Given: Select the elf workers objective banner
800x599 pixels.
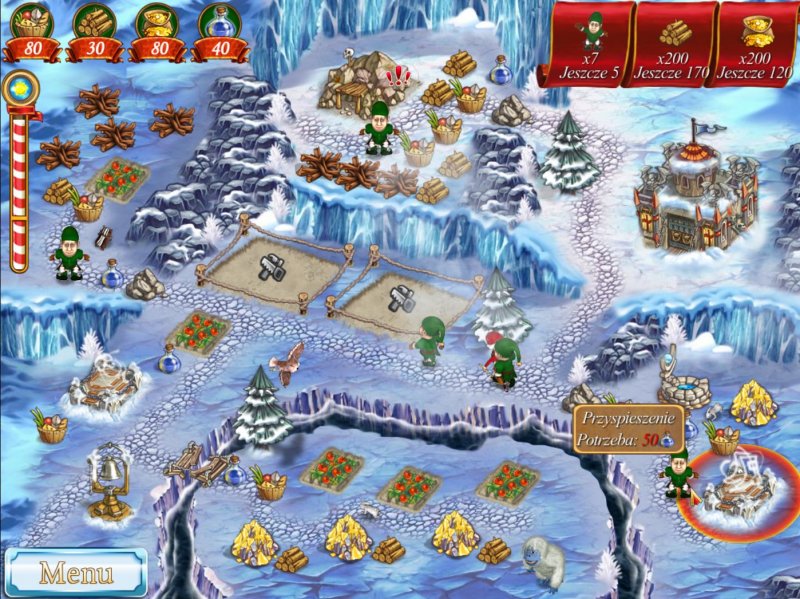Looking at the screenshot, I should 591,44.
